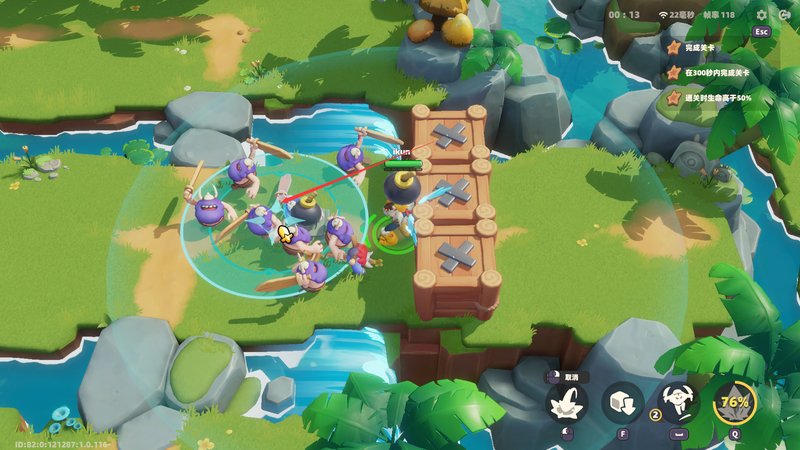Activate the ultimate ability at 76%
Viewport: 800px width, 450px height.
coord(735,403)
